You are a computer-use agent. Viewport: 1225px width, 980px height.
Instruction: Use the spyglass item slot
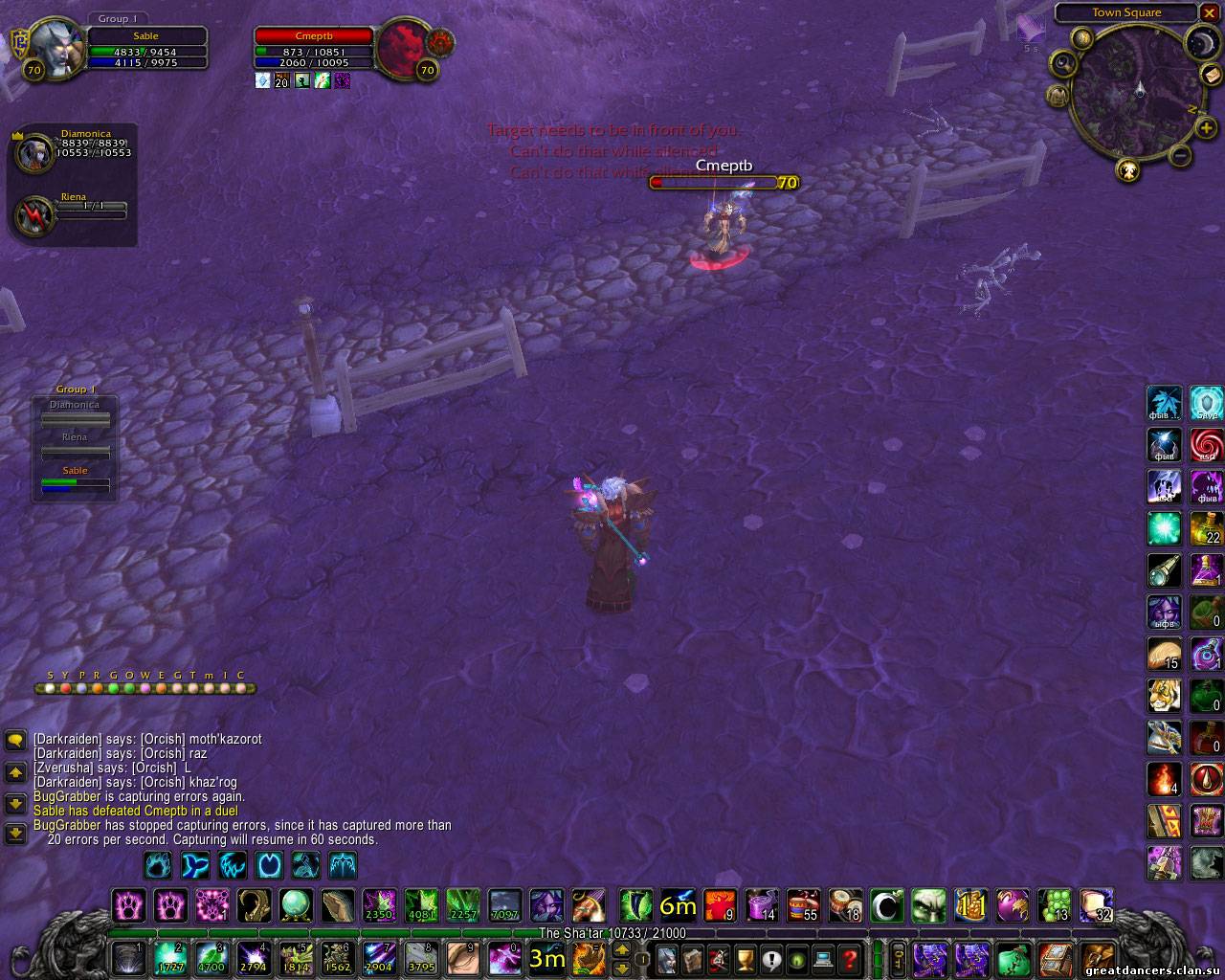(1165, 570)
